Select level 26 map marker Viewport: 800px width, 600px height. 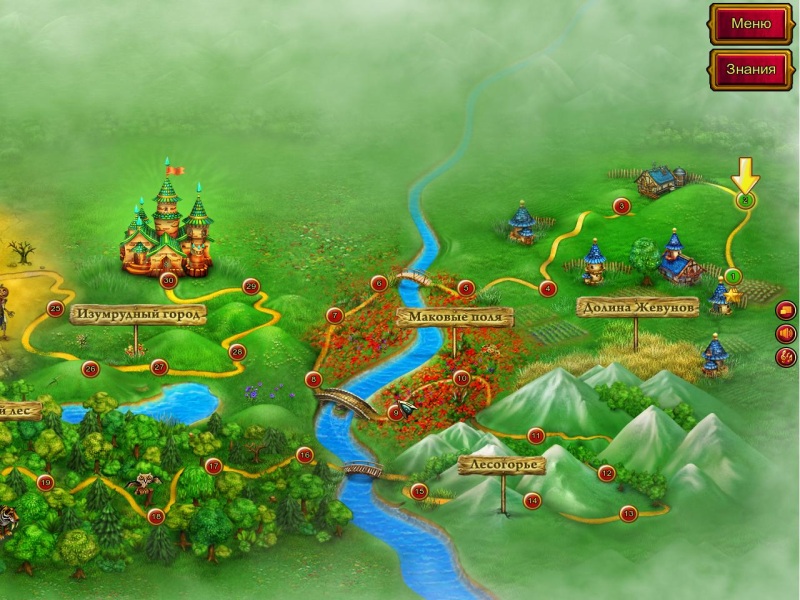click(90, 368)
